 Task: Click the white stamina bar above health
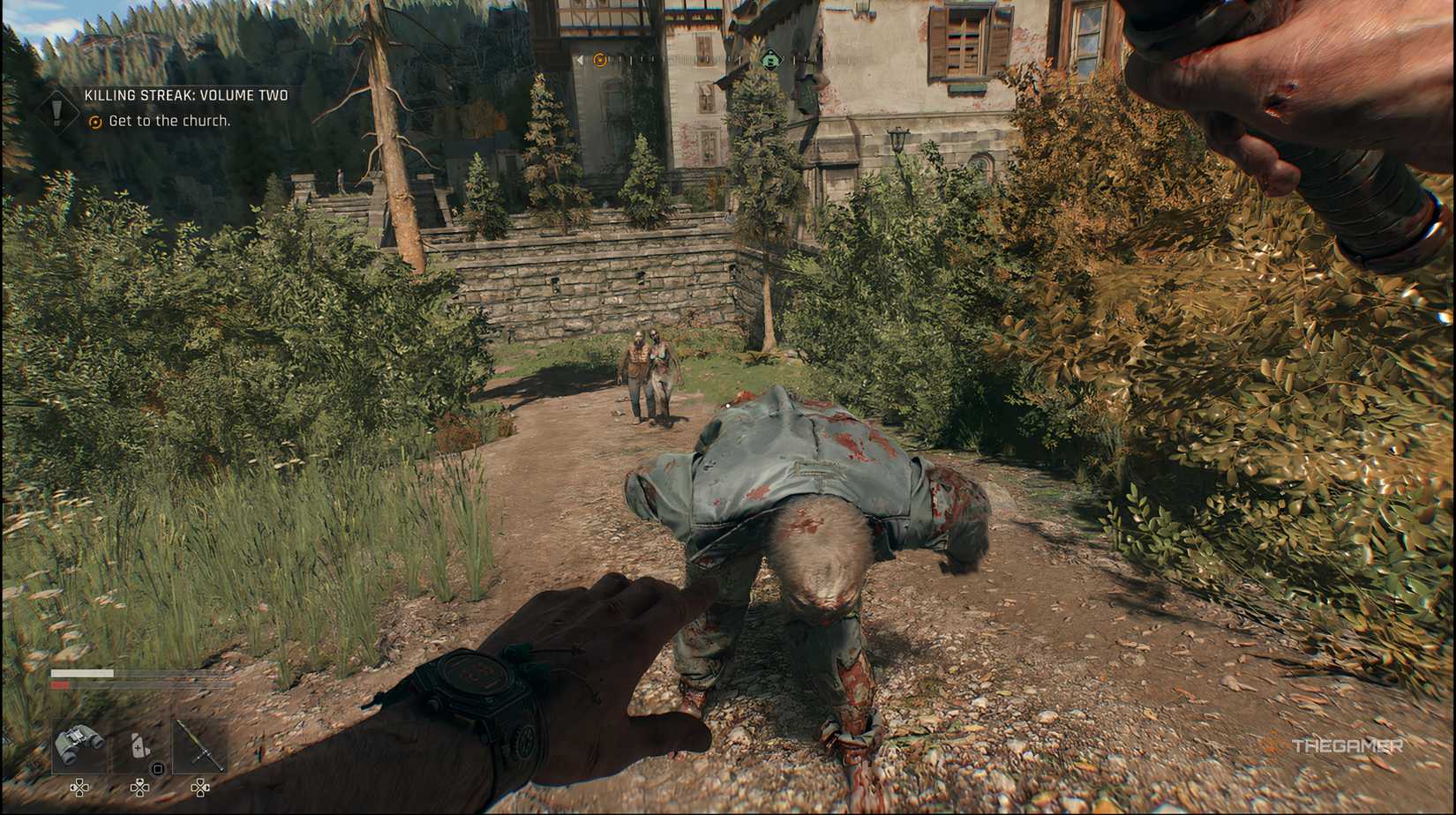[81, 673]
